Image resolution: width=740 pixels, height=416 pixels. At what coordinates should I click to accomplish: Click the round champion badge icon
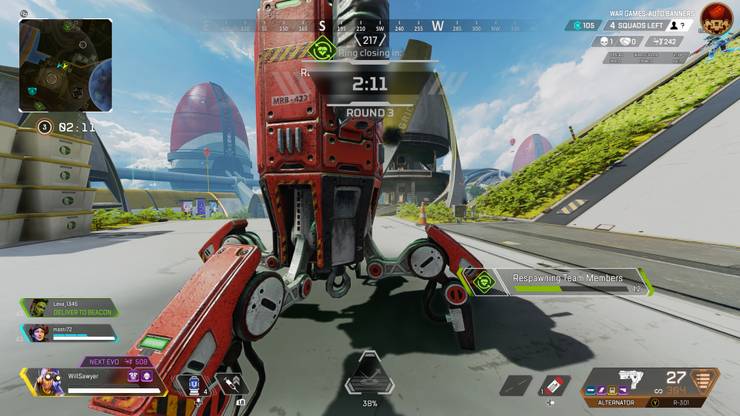(x=715, y=19)
